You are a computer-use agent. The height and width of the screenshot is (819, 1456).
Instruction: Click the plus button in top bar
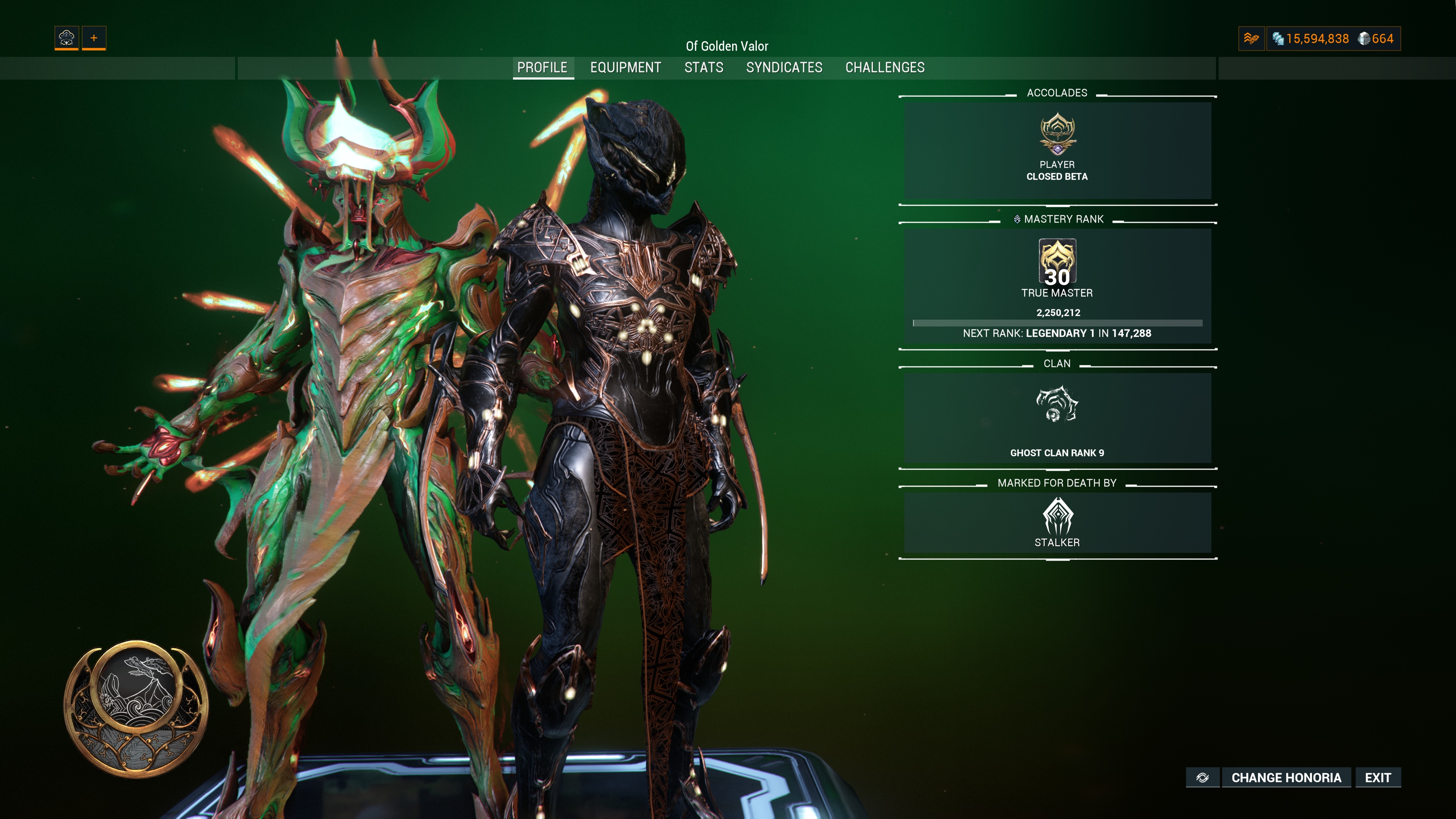click(x=94, y=38)
